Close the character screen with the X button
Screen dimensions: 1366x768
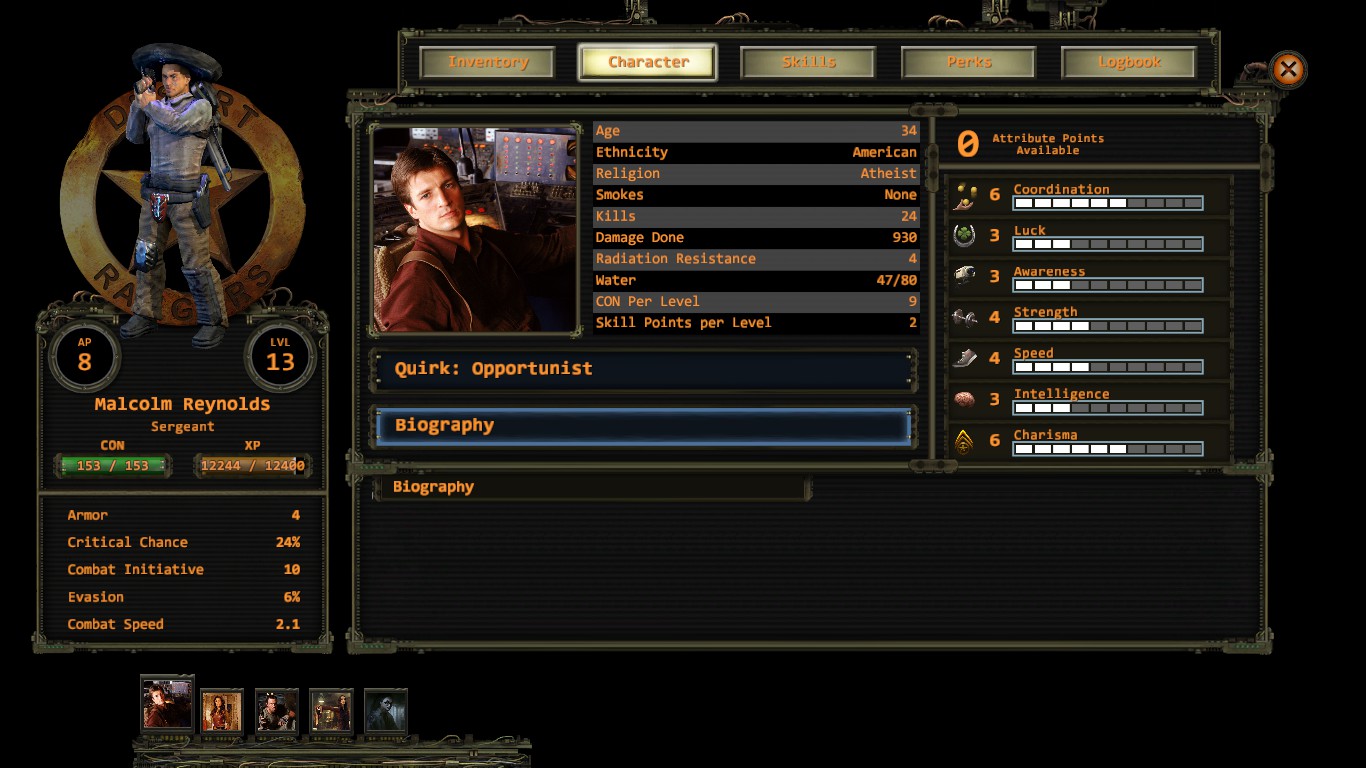click(x=1288, y=69)
